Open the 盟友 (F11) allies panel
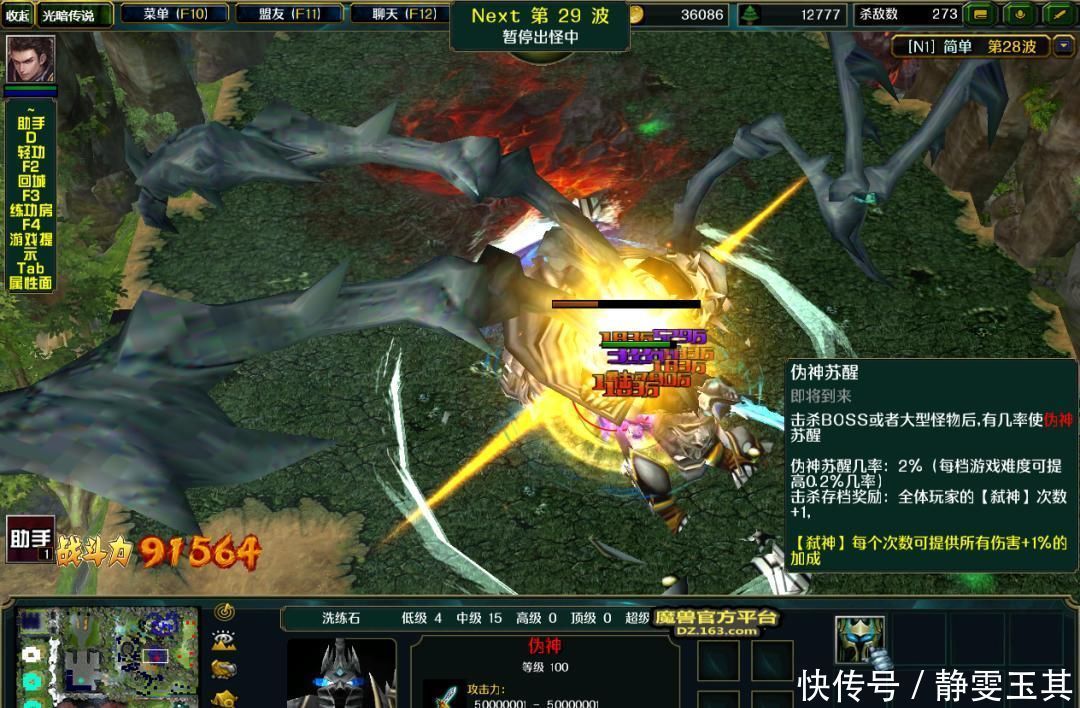Screen dimensions: 1080x708 point(290,14)
